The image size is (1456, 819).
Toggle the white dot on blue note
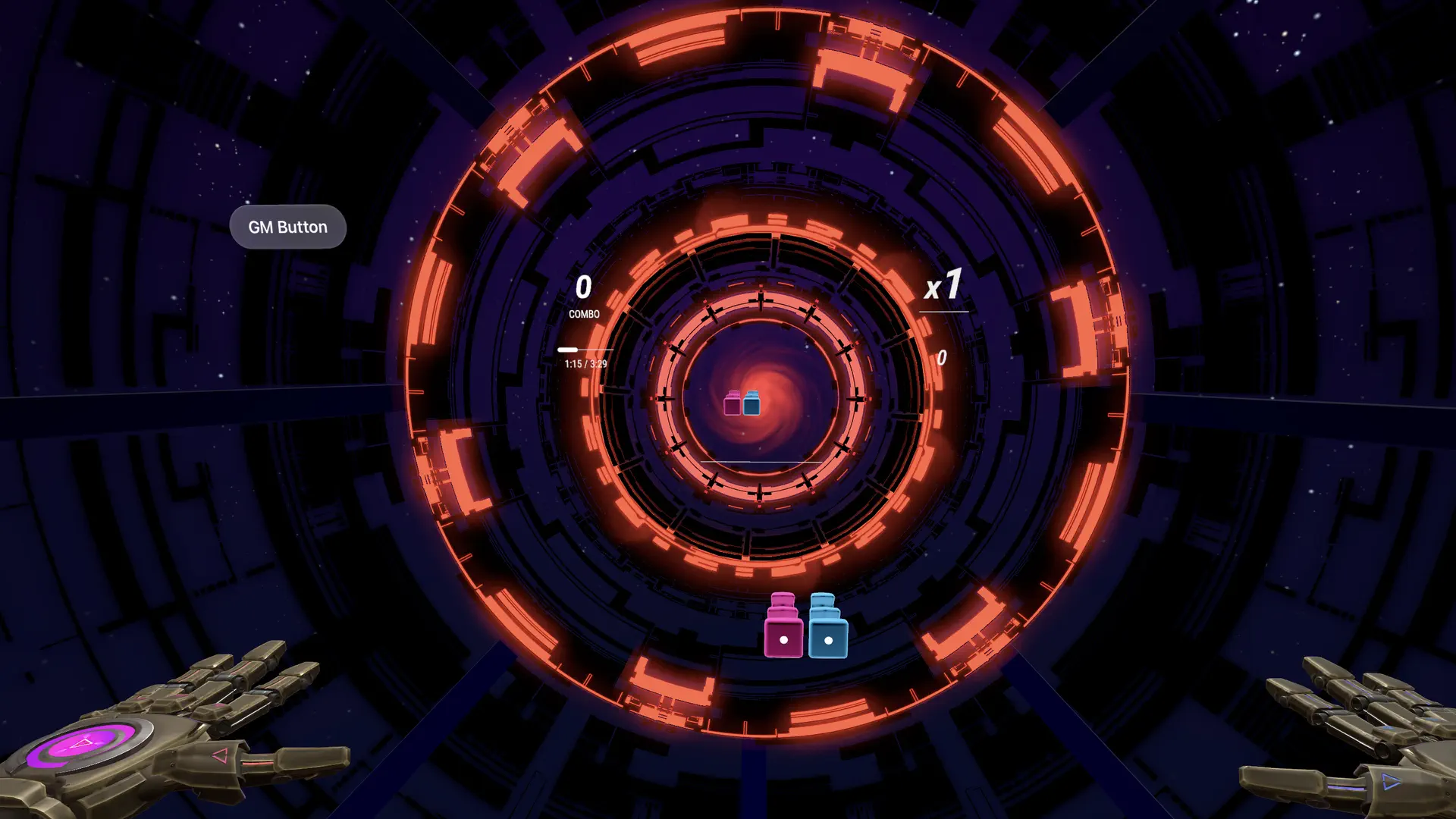pos(827,639)
